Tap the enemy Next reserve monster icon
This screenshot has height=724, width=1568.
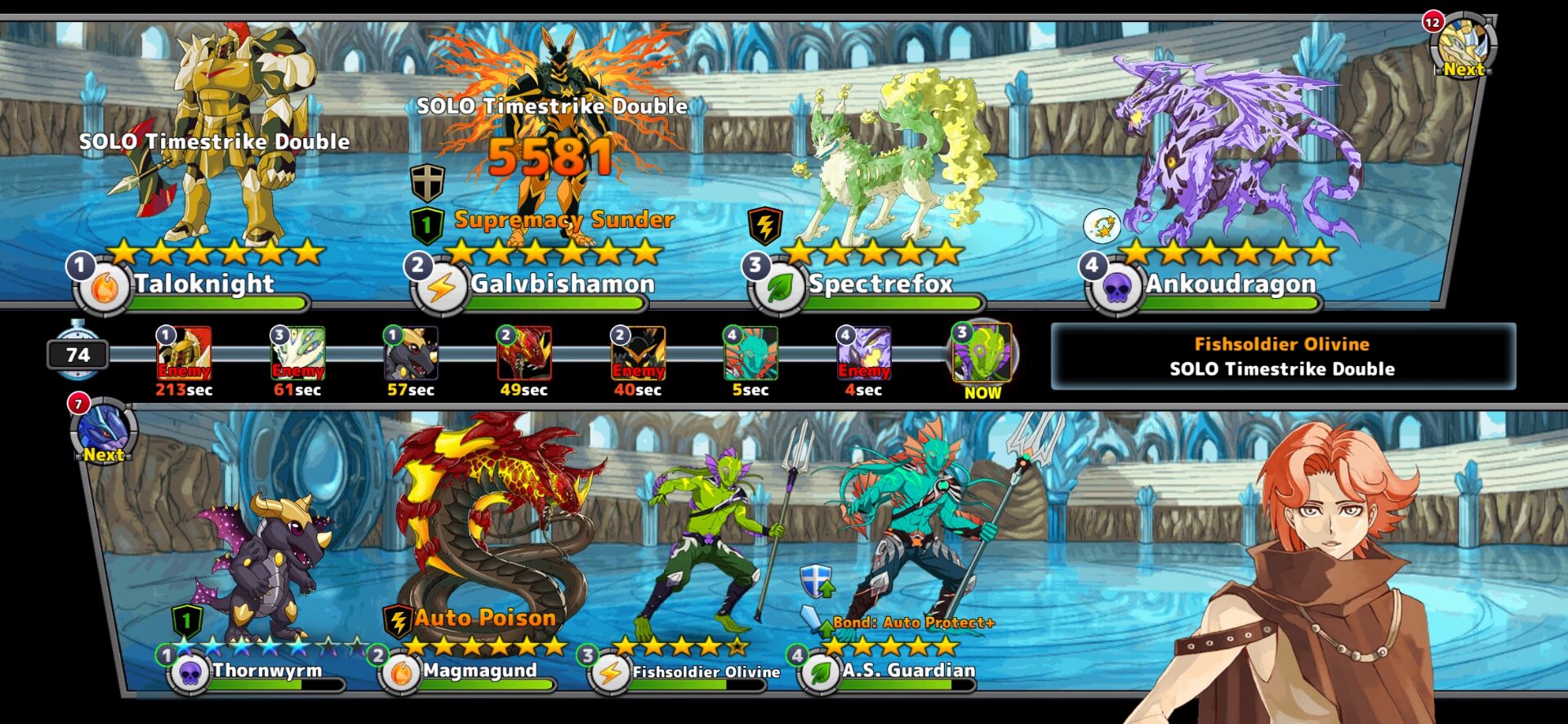pyautogui.click(x=1463, y=47)
